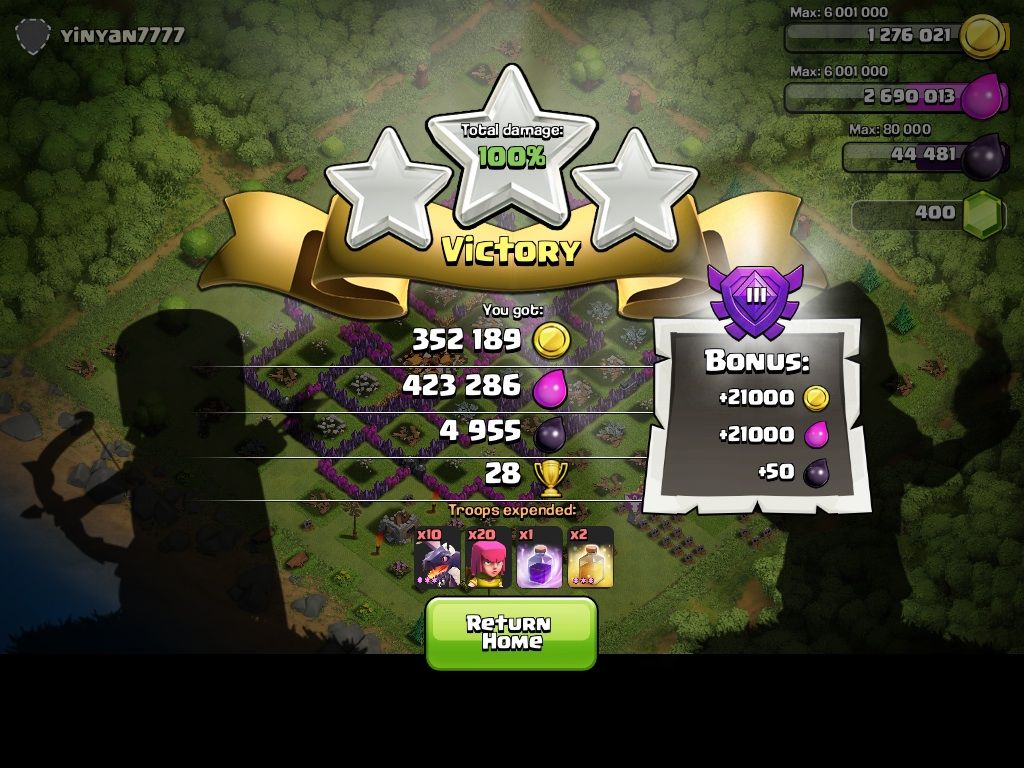Tap the gold coin storage icon
The width and height of the screenshot is (1024, 768).
(982, 37)
